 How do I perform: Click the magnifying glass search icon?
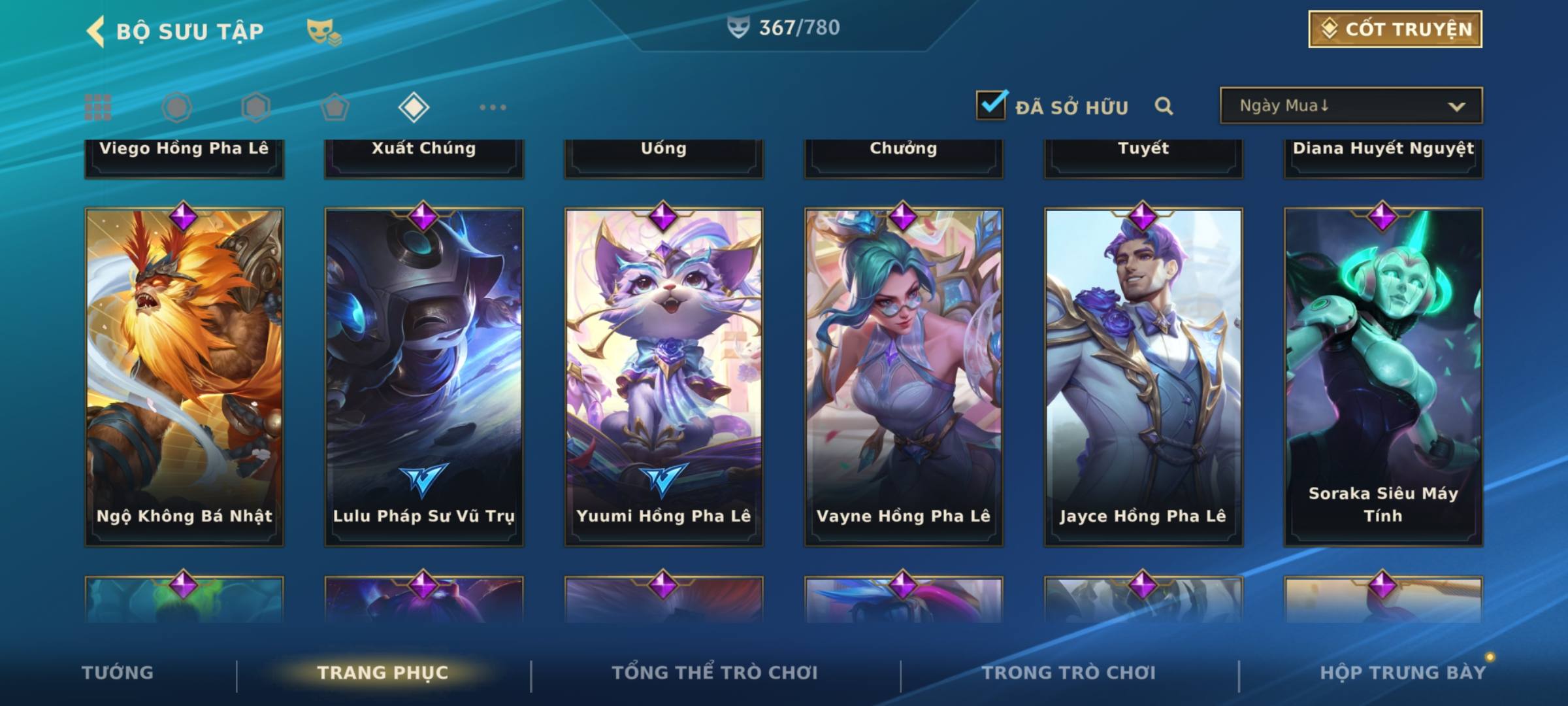(1164, 106)
